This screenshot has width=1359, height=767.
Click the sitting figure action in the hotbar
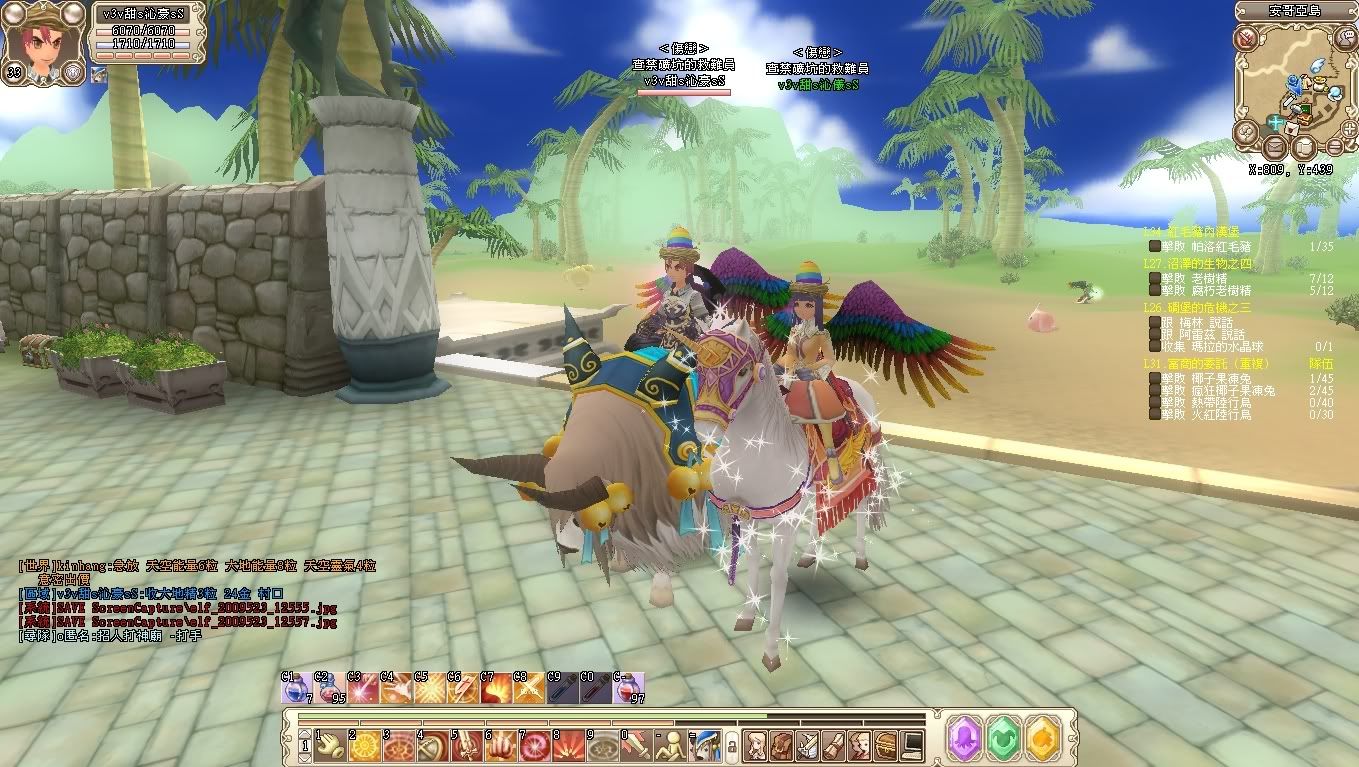tap(672, 745)
